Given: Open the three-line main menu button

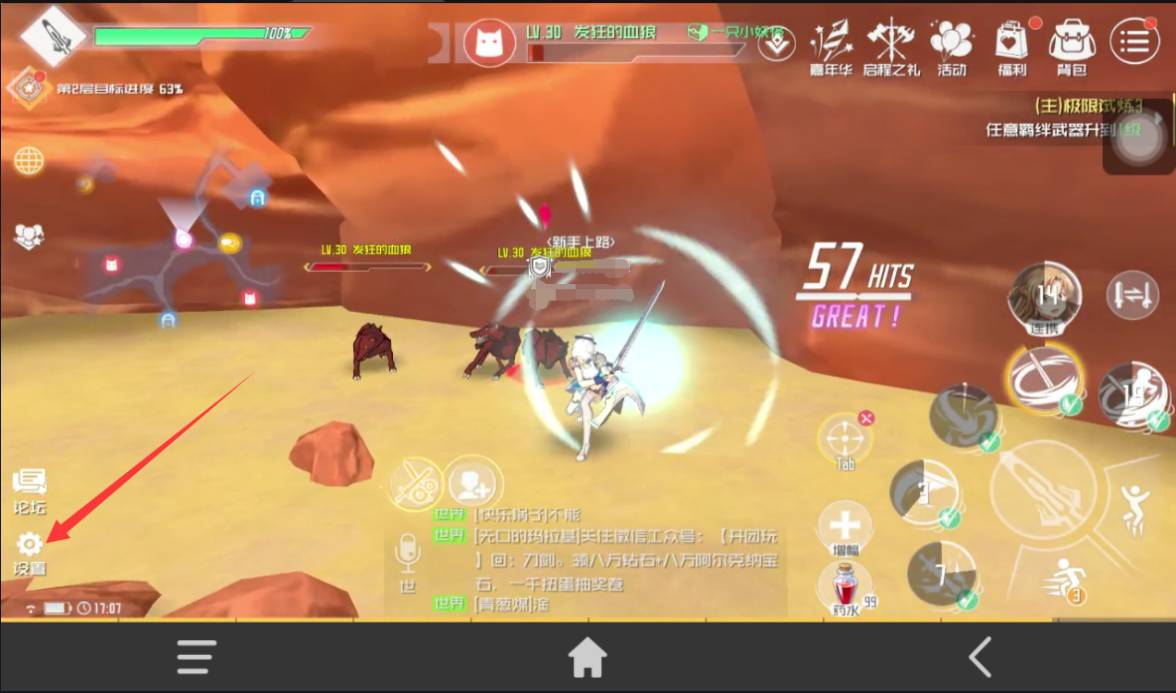Looking at the screenshot, I should (x=1134, y=41).
